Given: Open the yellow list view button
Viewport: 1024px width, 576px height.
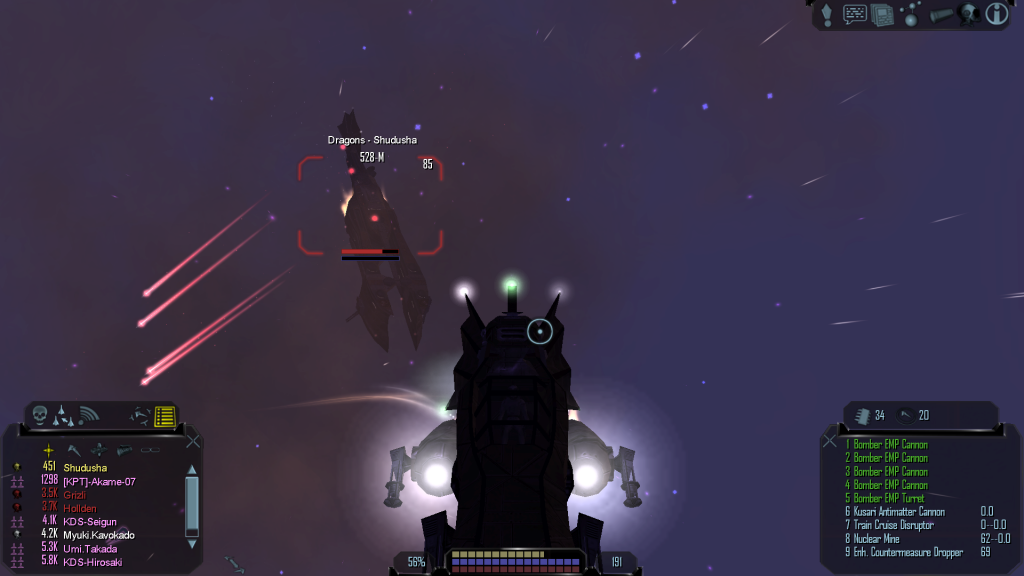Looking at the screenshot, I should tap(165, 415).
